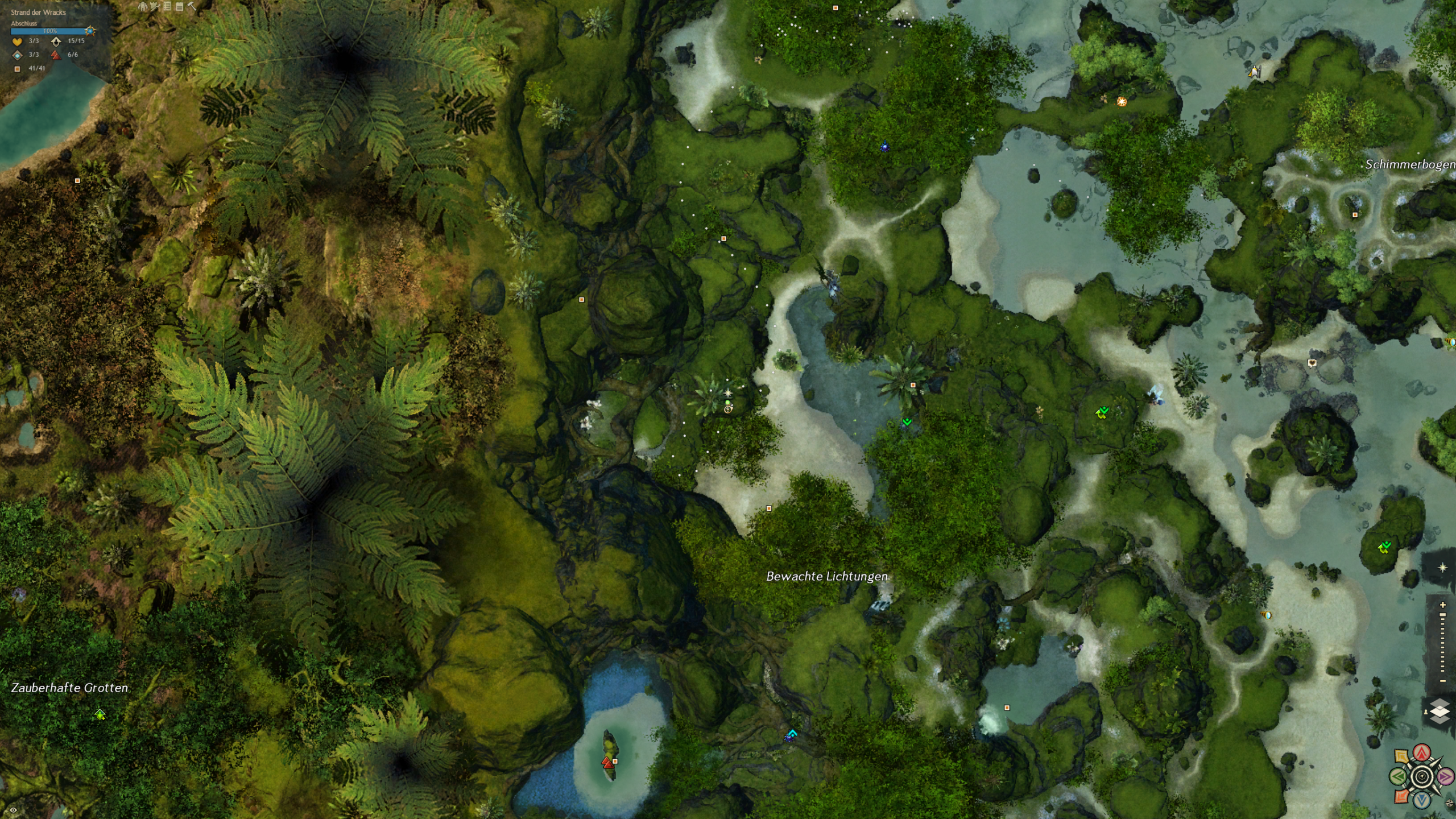Image resolution: width=1456 pixels, height=819 pixels.
Task: Click the Strand der Wracks completion star
Action: (x=90, y=31)
